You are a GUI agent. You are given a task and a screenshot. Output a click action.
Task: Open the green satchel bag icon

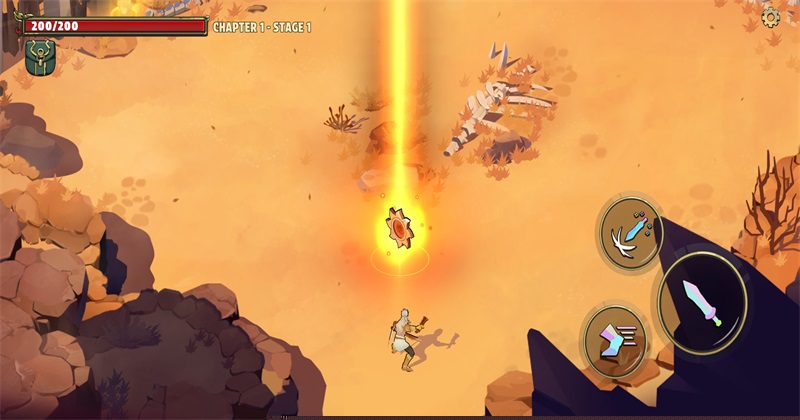point(41,57)
